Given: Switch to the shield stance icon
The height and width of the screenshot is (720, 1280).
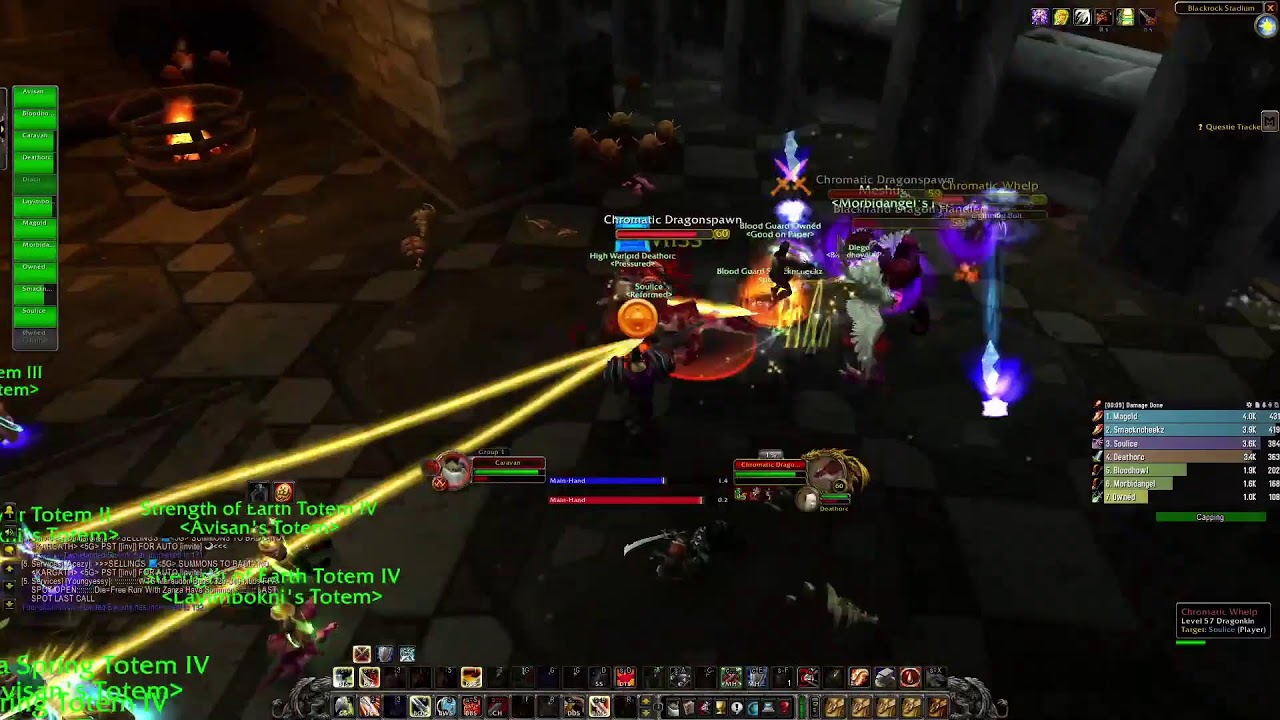Looking at the screenshot, I should 385,654.
